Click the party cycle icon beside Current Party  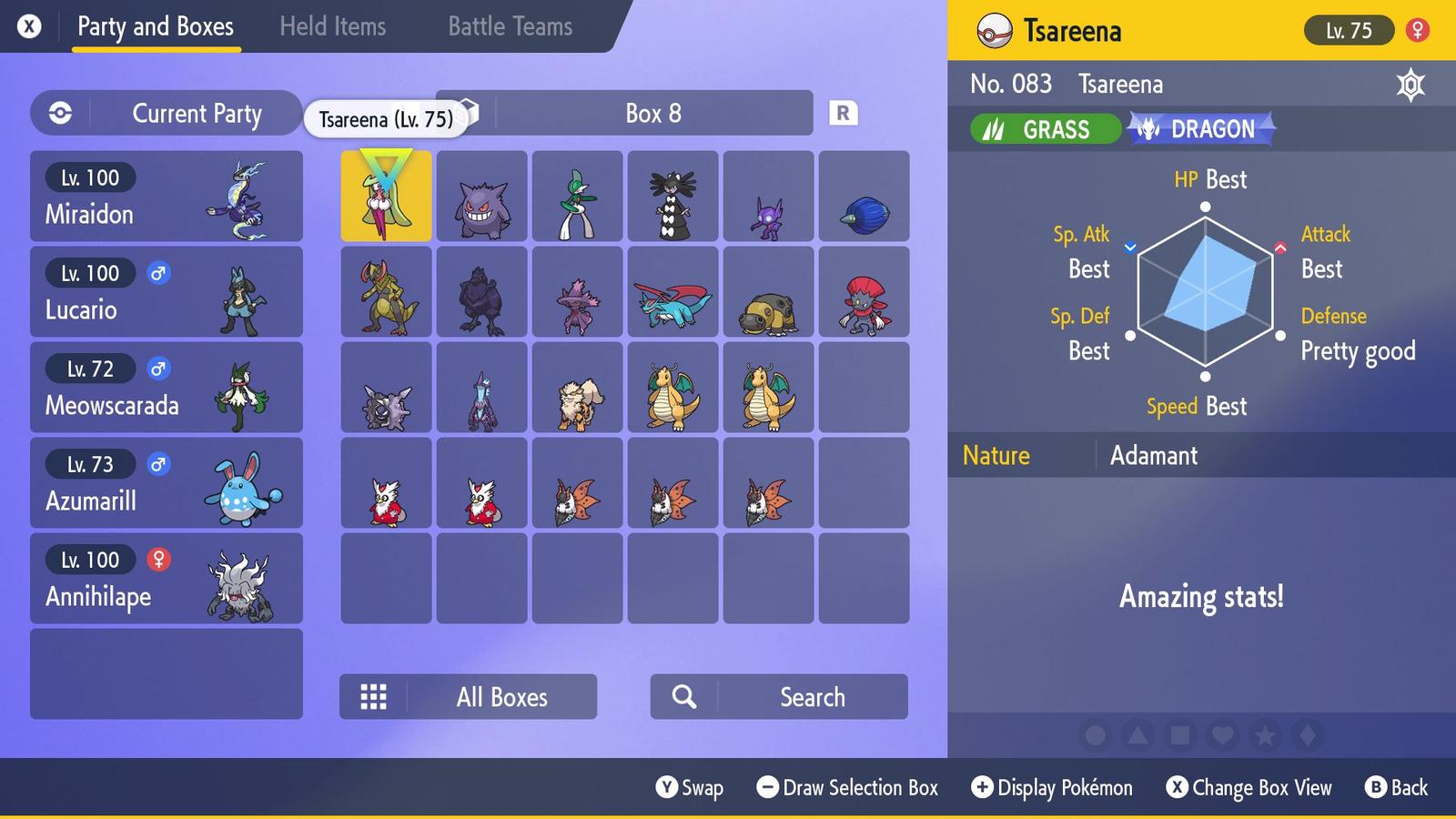(x=60, y=113)
